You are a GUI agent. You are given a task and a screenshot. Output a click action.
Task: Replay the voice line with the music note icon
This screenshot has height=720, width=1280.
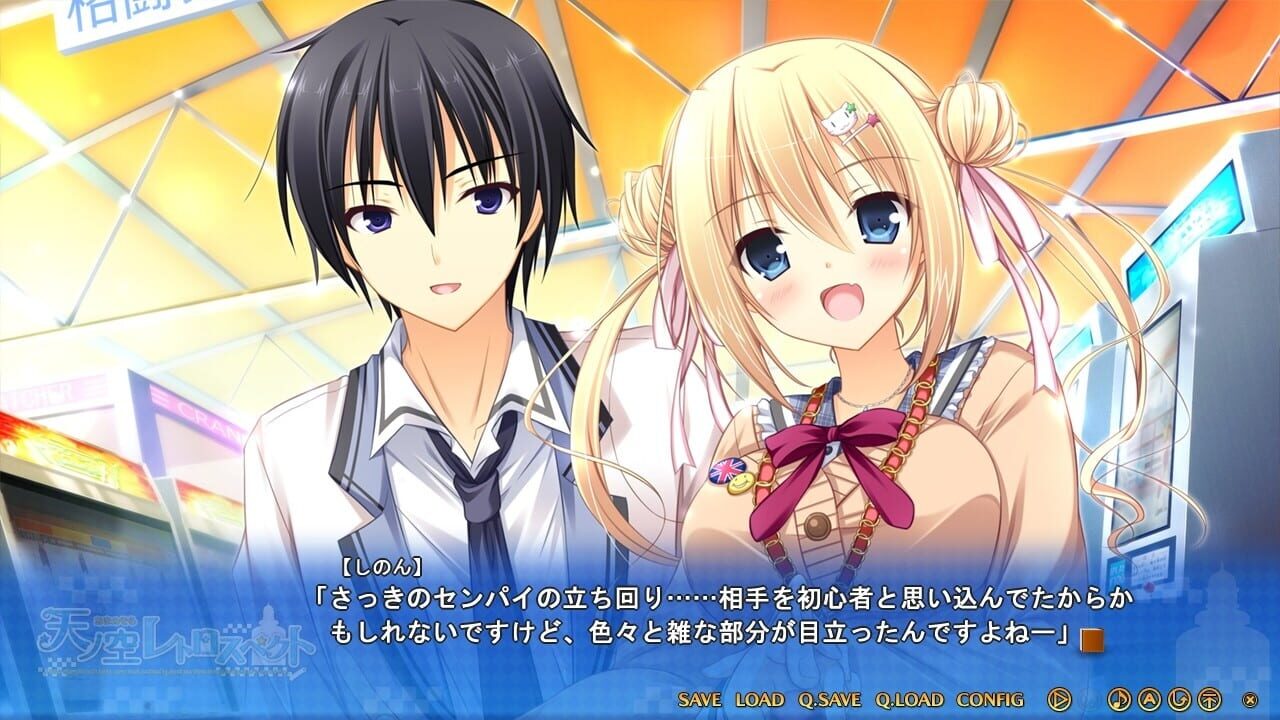click(x=1119, y=699)
